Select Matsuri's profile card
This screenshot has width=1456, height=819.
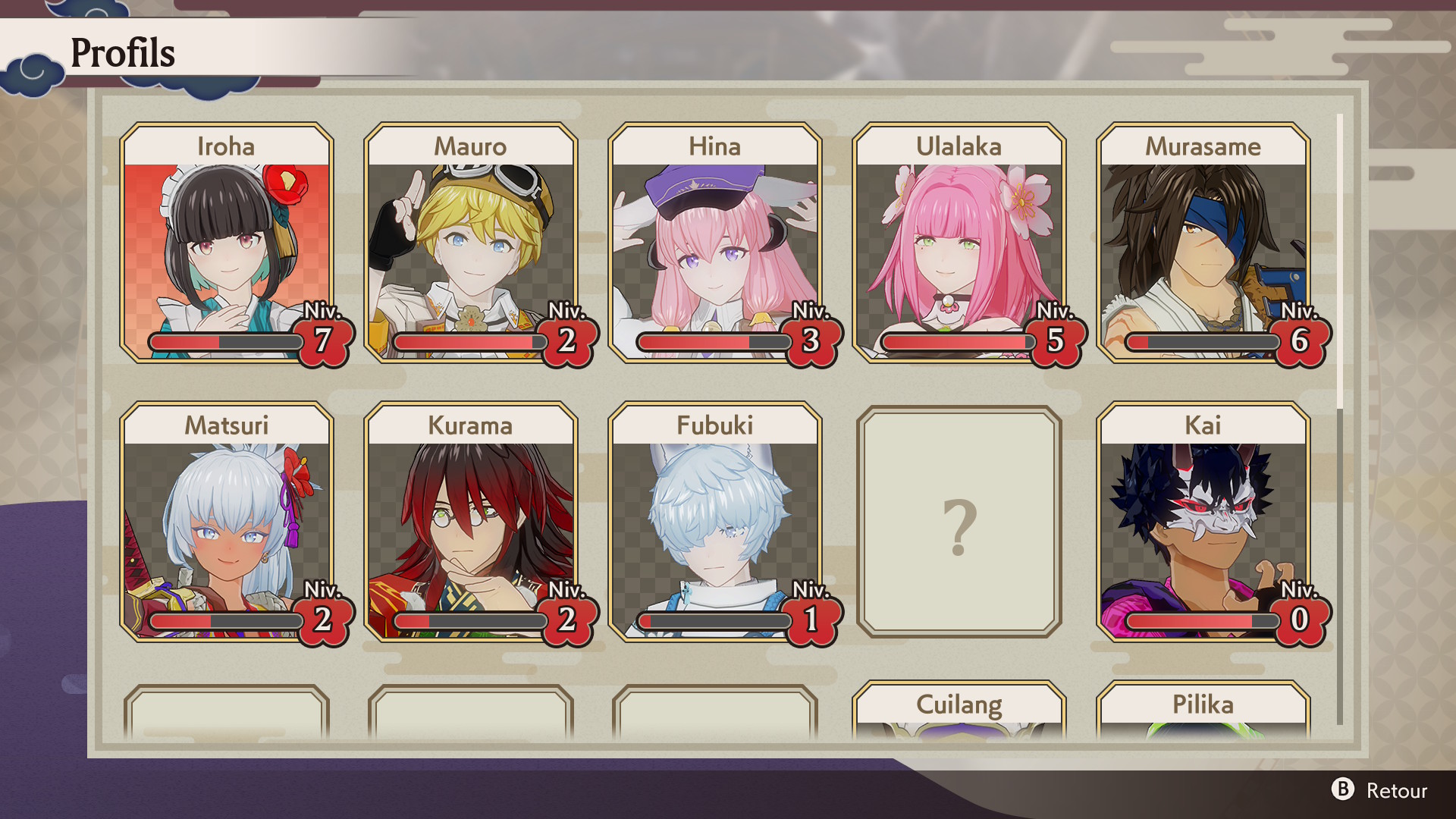coord(227,522)
